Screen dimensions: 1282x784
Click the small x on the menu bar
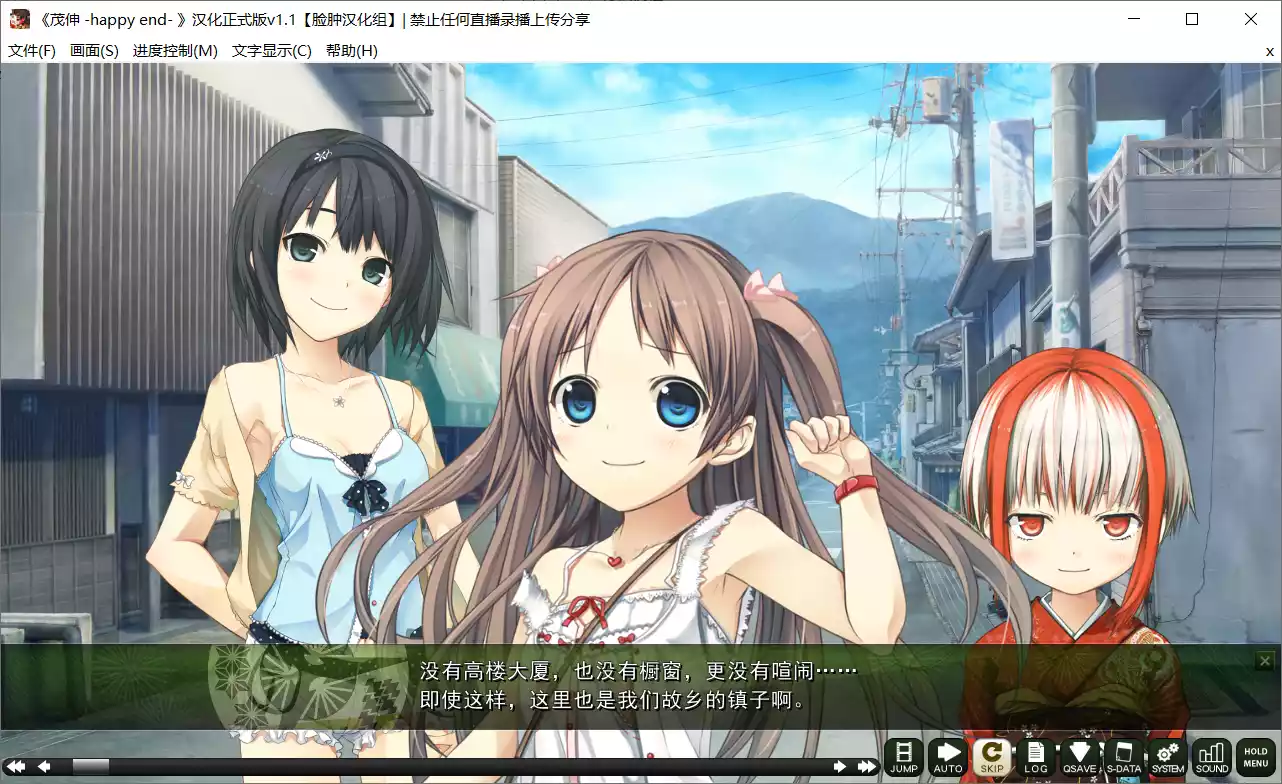tap(1269, 51)
